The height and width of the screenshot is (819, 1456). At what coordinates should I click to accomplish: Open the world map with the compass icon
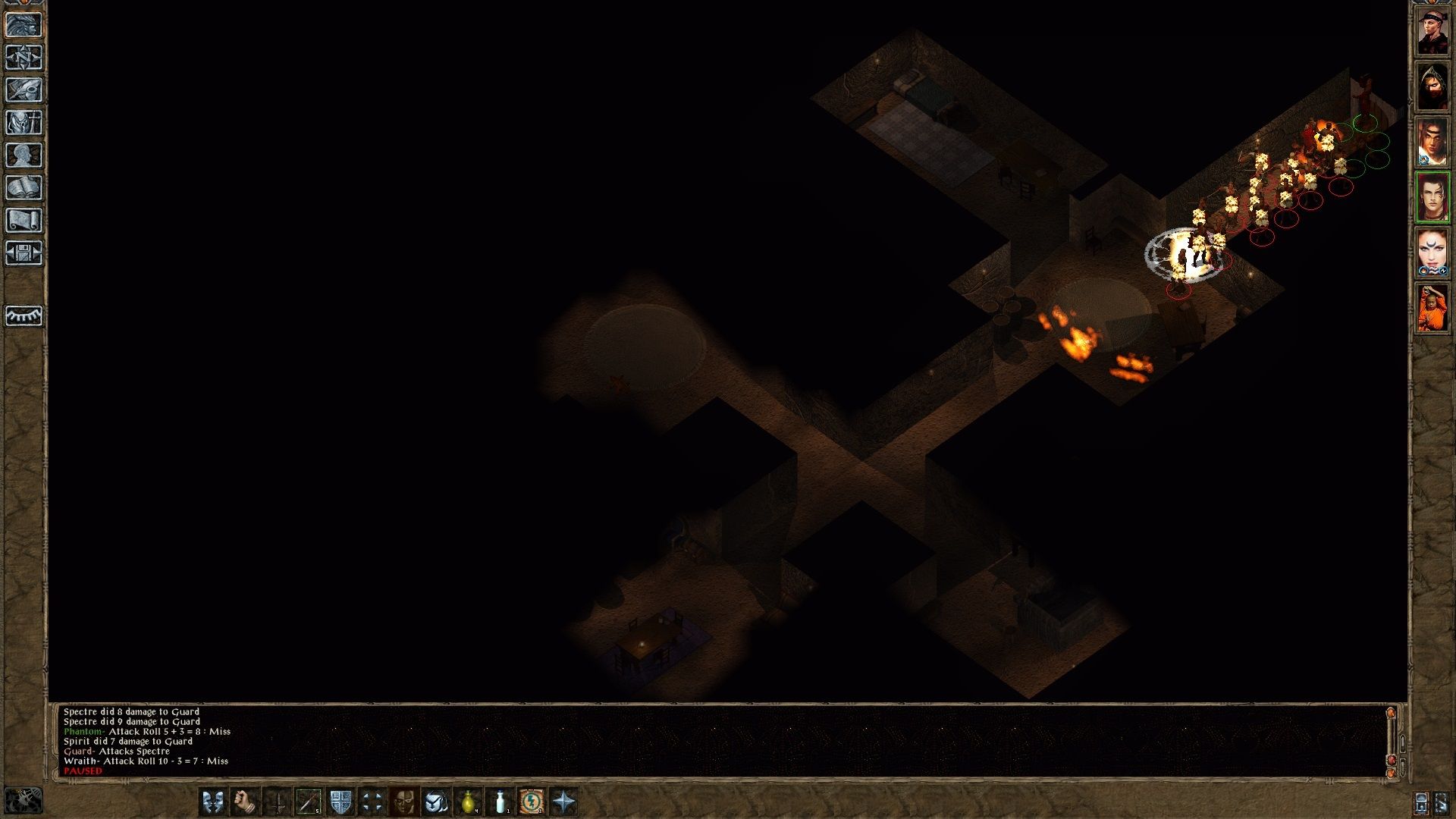pos(25,55)
